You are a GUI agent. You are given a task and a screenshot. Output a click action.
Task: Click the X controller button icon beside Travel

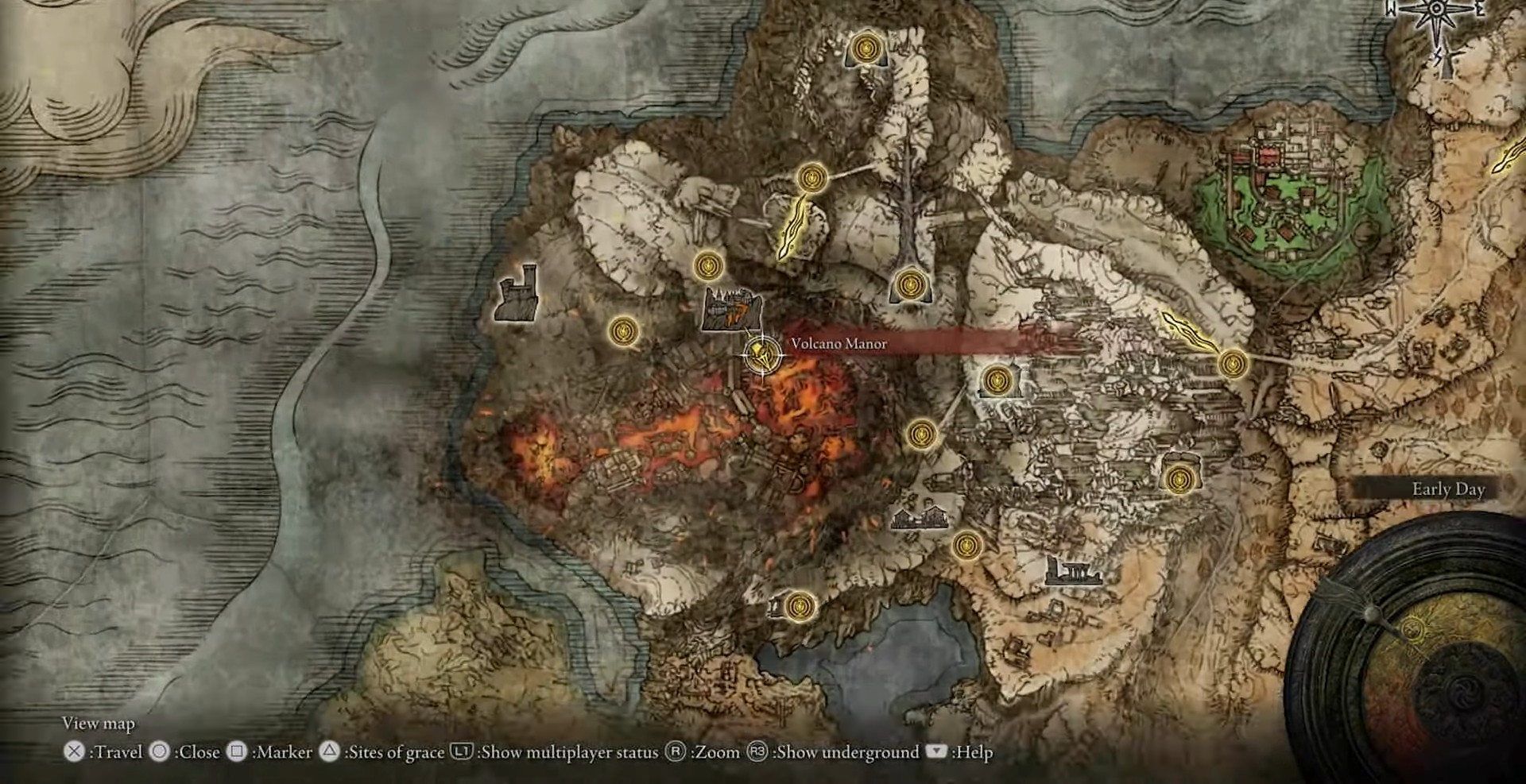click(76, 751)
